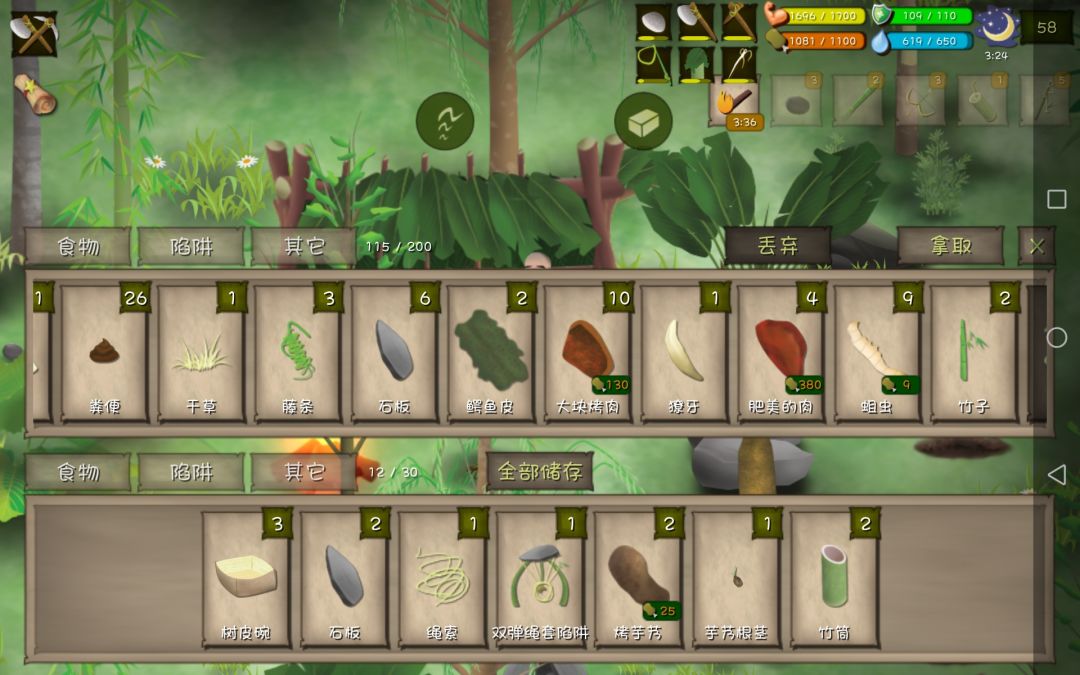Select the 双弹绳套陷阱 snare trap slot
Screen dimensions: 1080x675
(540, 579)
